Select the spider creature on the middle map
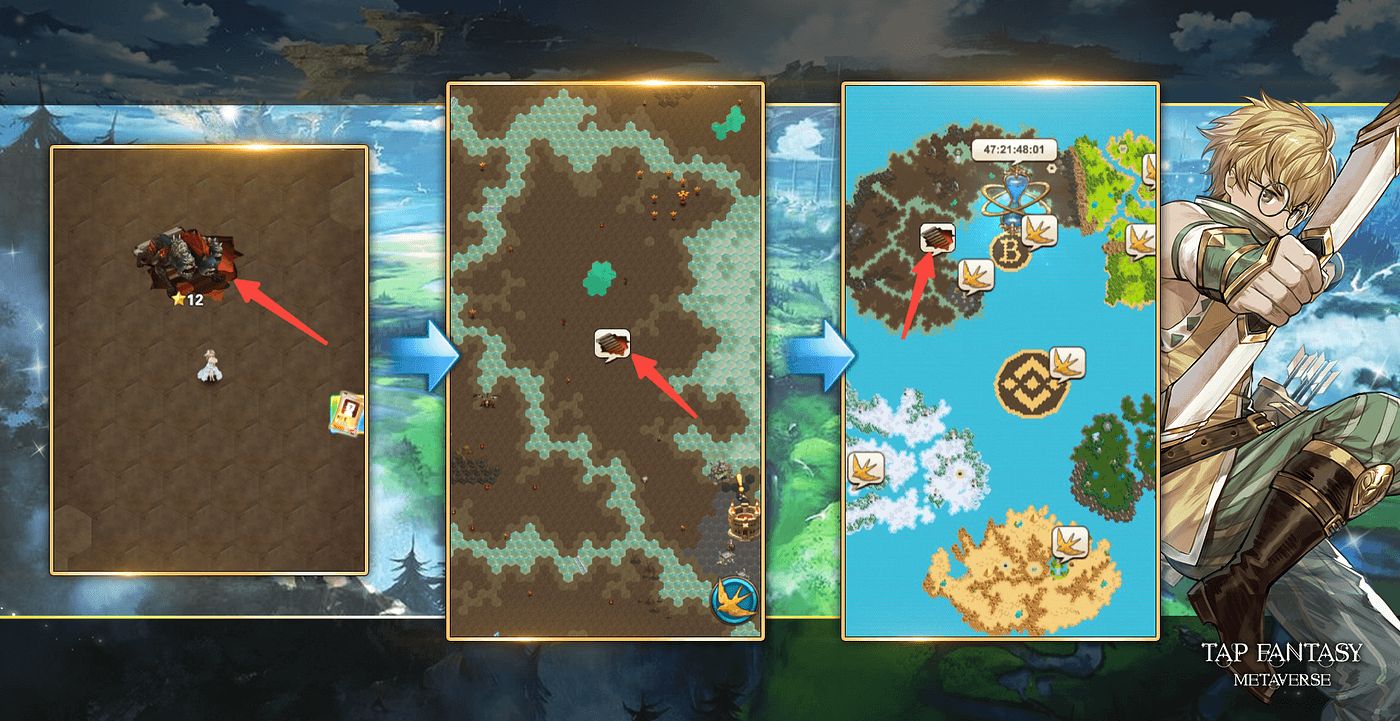This screenshot has height=721, width=1400. coord(487,399)
